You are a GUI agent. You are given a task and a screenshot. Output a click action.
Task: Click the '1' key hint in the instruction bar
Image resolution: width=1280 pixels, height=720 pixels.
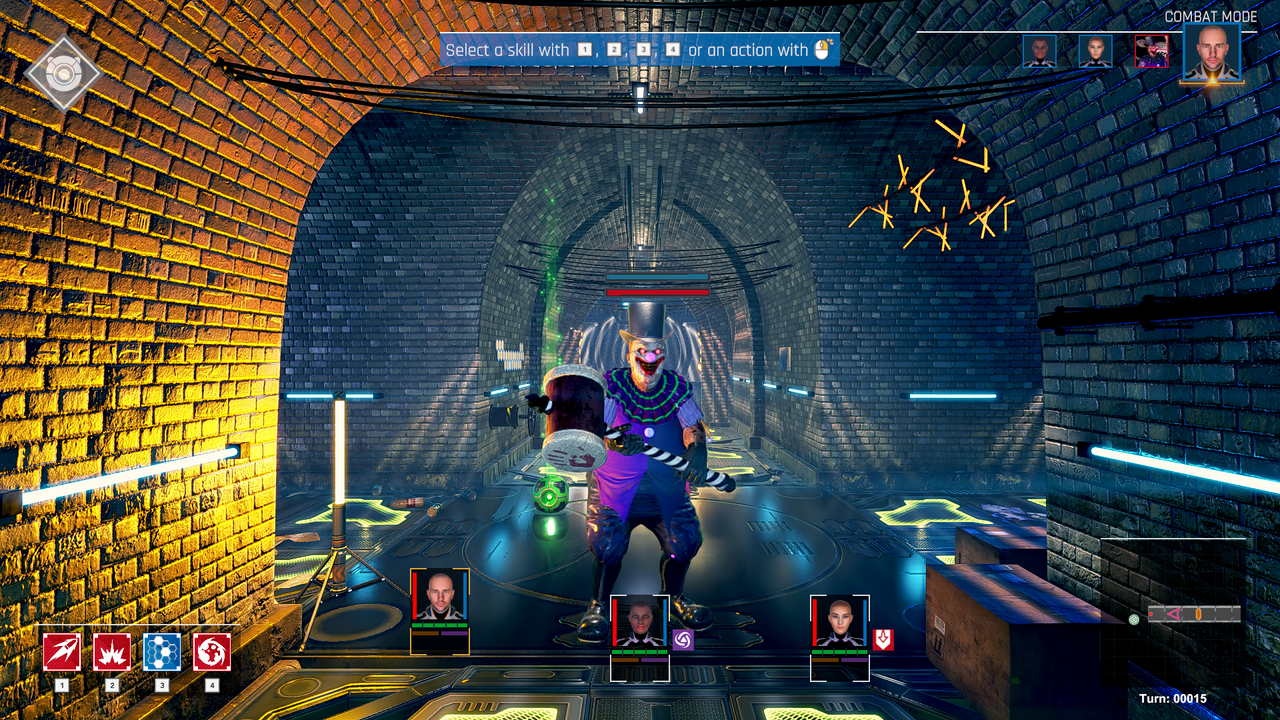[584, 50]
